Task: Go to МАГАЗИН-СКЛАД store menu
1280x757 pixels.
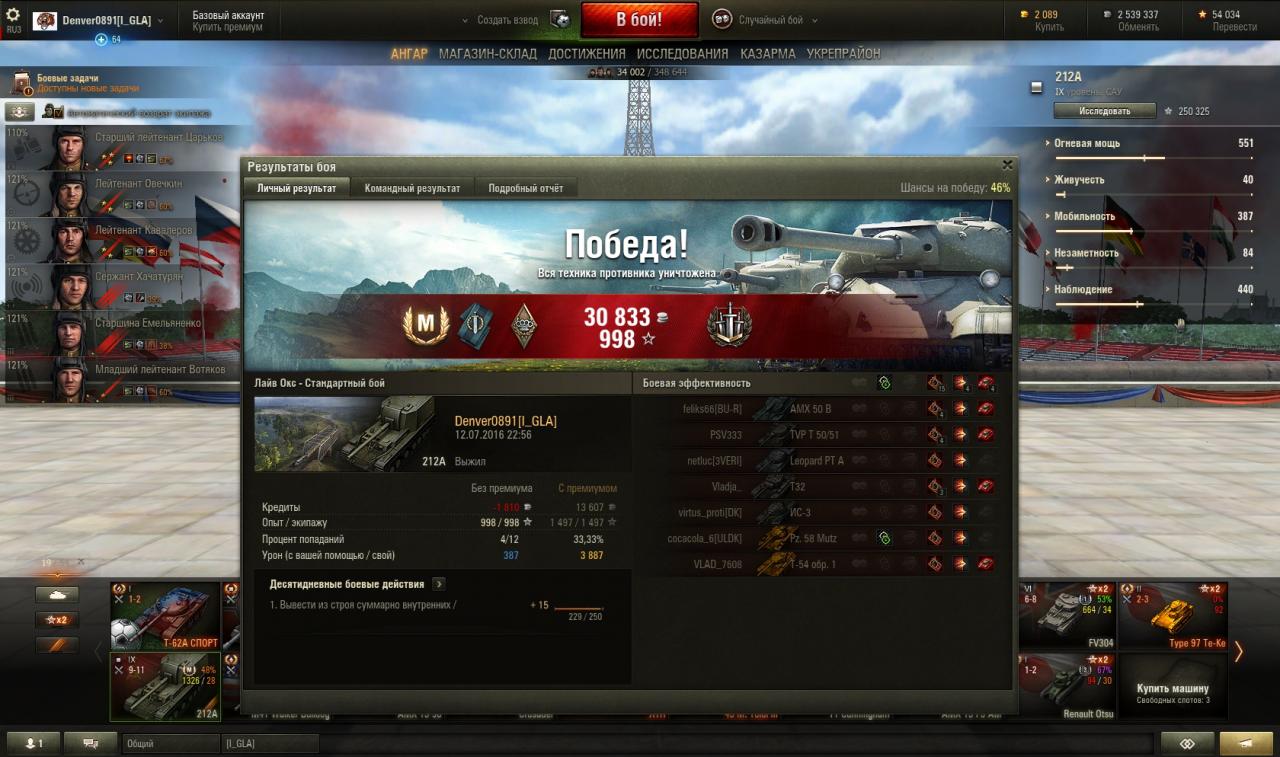Action: click(487, 54)
